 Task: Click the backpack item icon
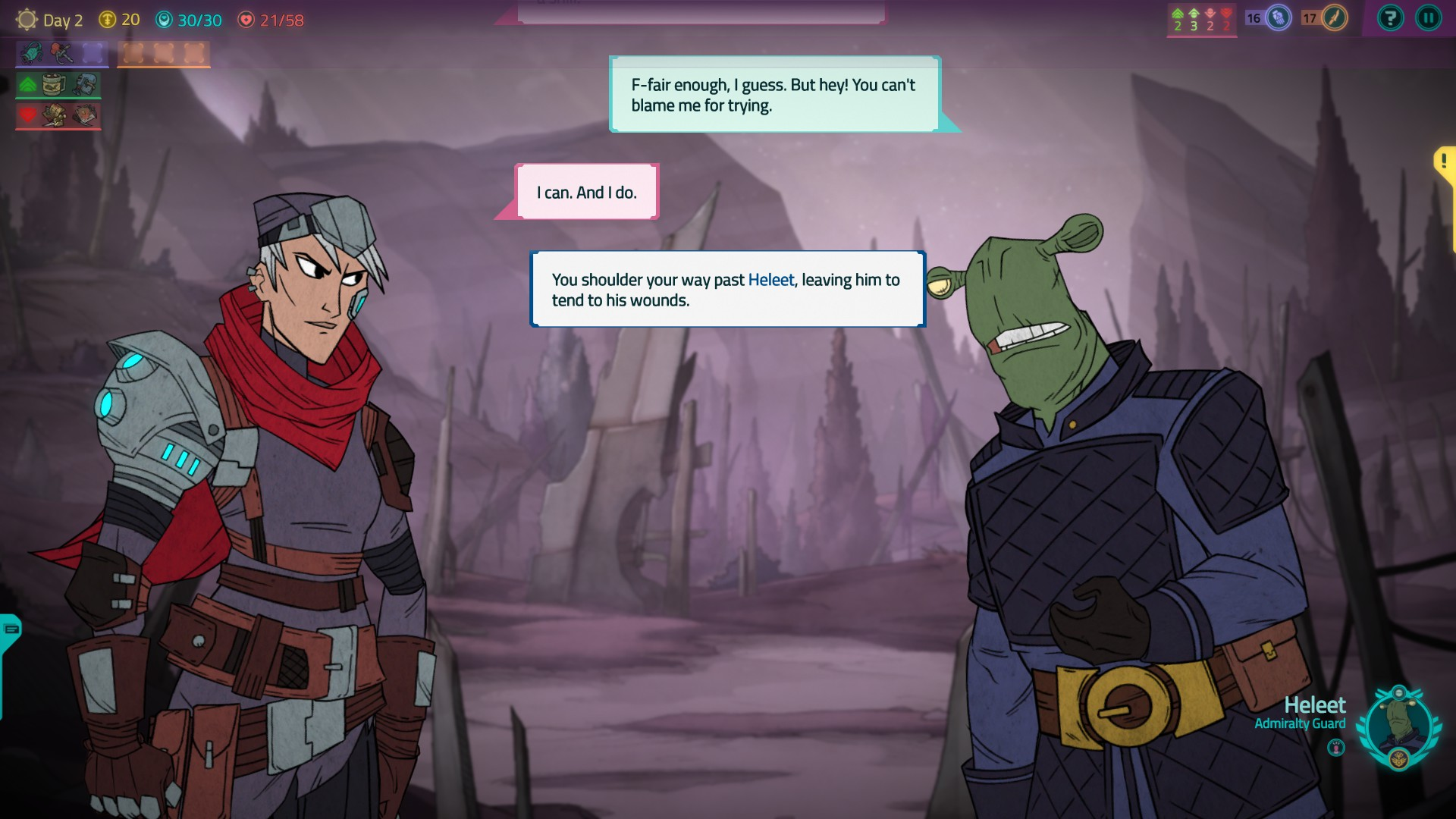click(86, 84)
